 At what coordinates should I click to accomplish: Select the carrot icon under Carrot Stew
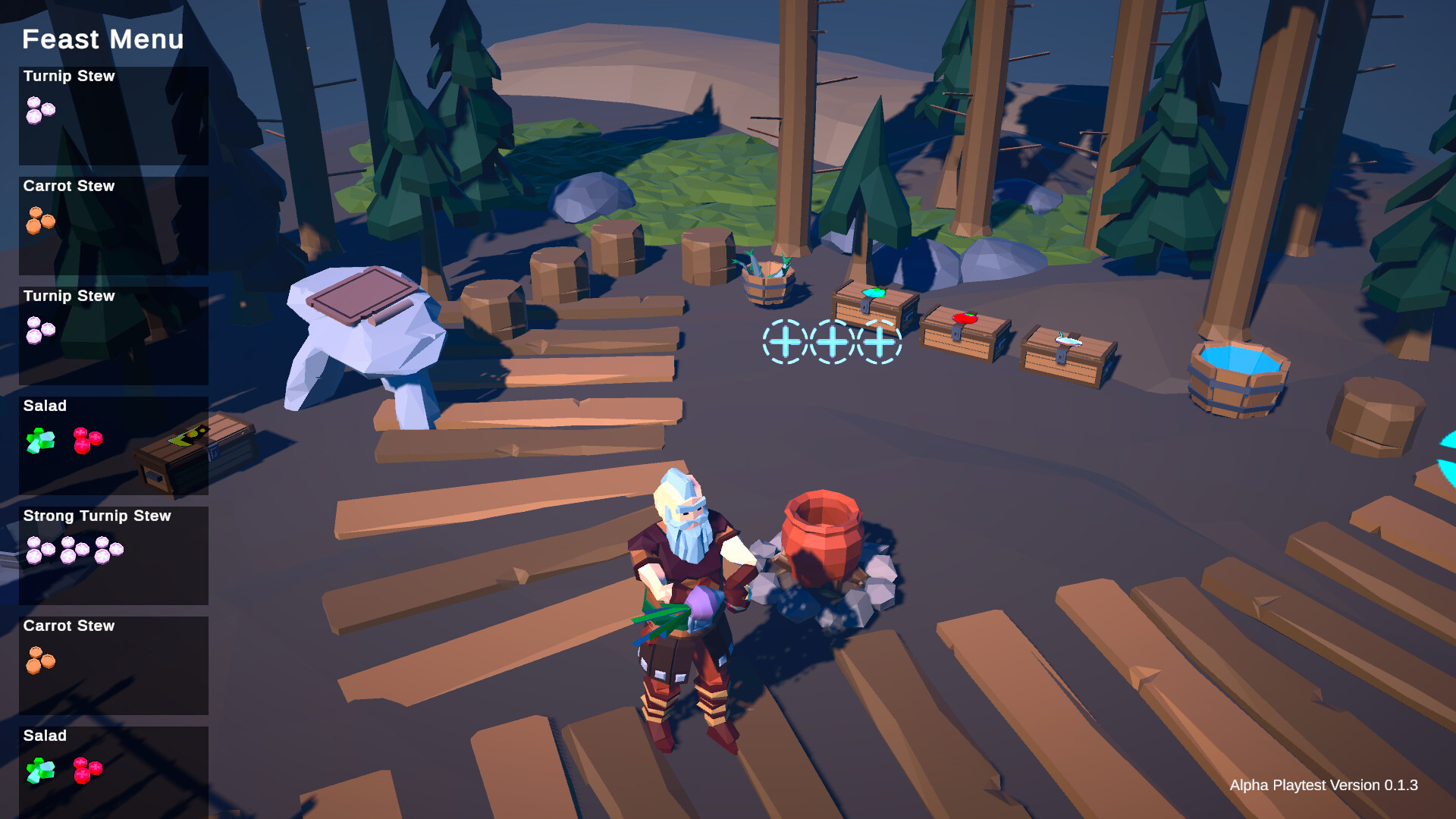(x=40, y=220)
